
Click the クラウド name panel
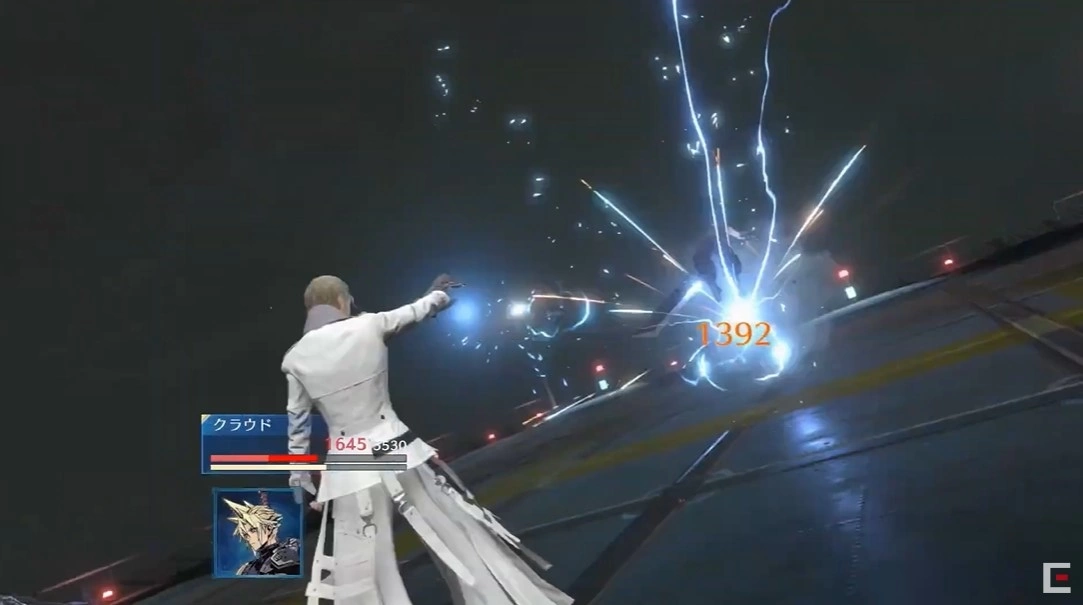click(x=243, y=425)
